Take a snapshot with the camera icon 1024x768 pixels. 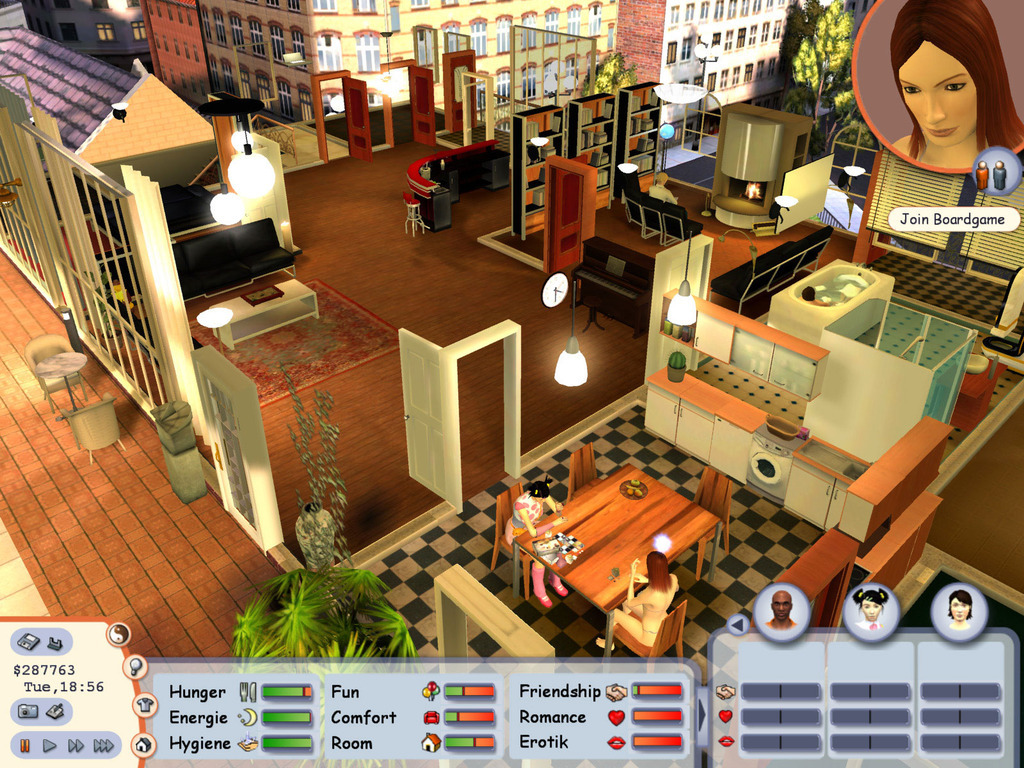[x=28, y=711]
